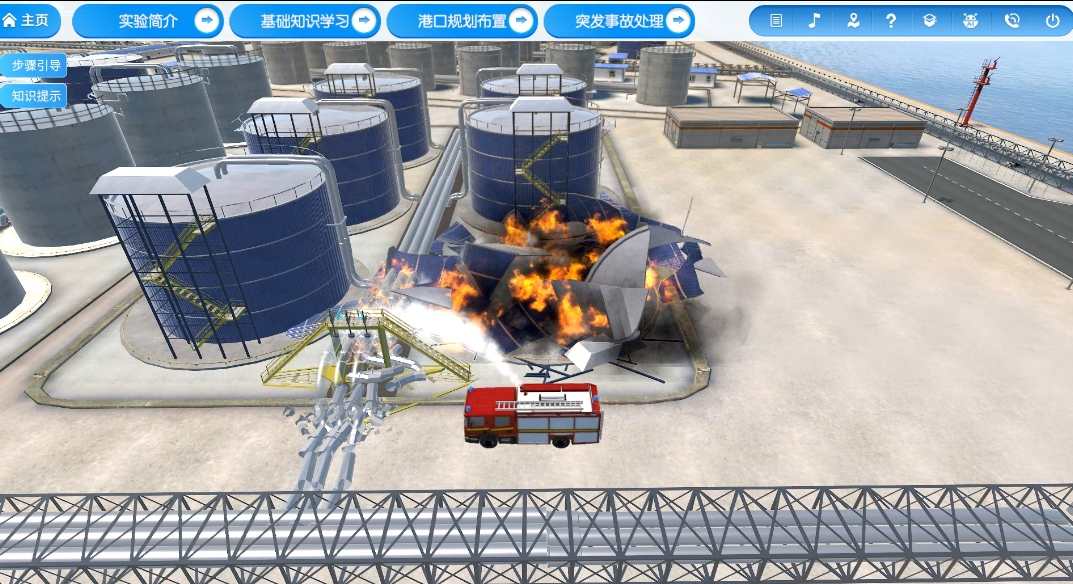Exit using the power icon

tap(1052, 20)
